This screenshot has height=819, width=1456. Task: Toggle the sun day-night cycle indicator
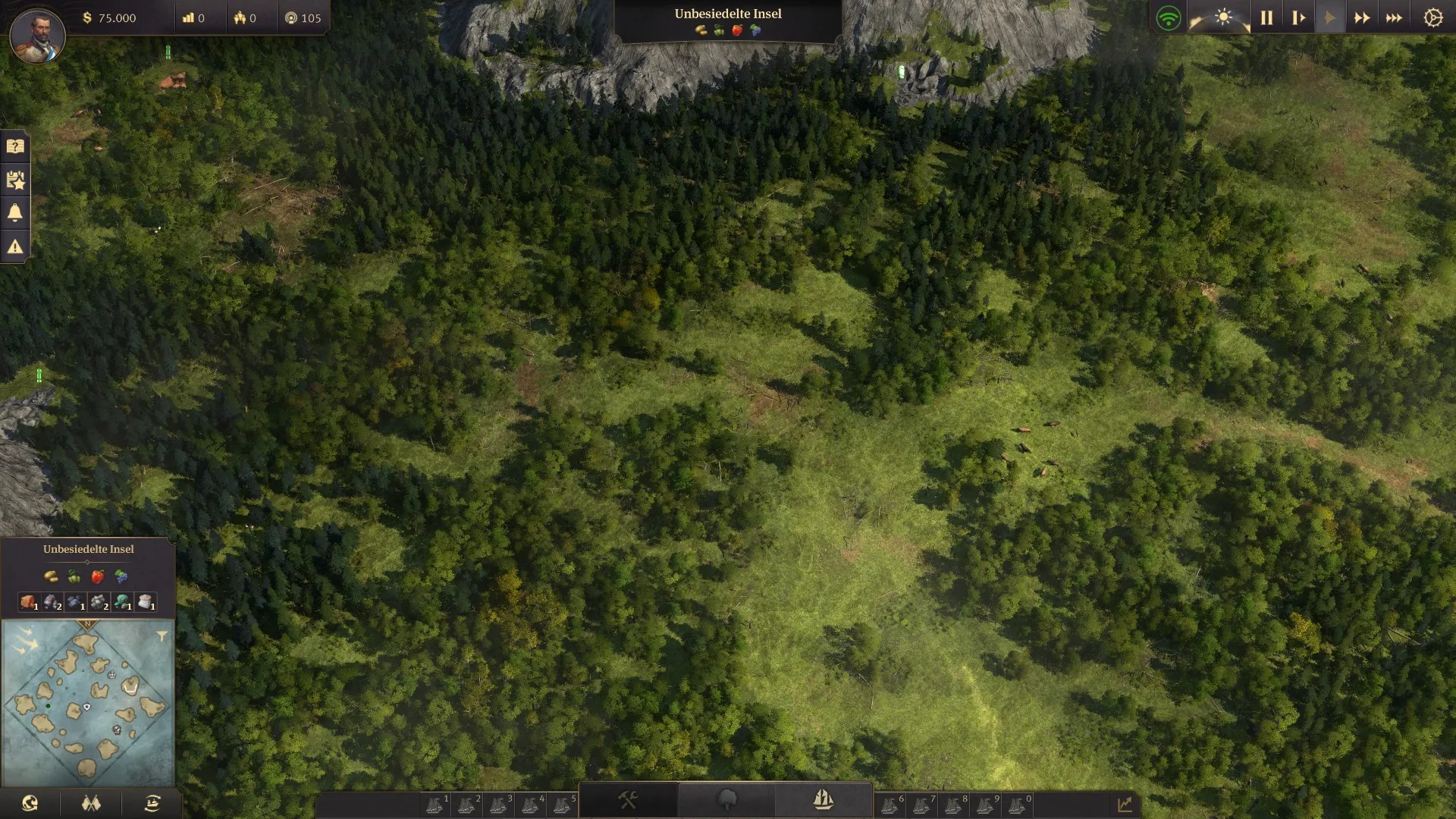coord(1222,17)
